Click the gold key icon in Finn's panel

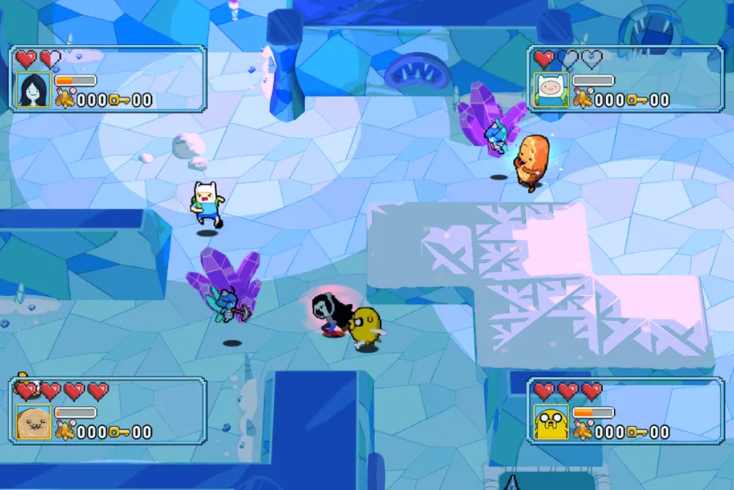[636, 100]
